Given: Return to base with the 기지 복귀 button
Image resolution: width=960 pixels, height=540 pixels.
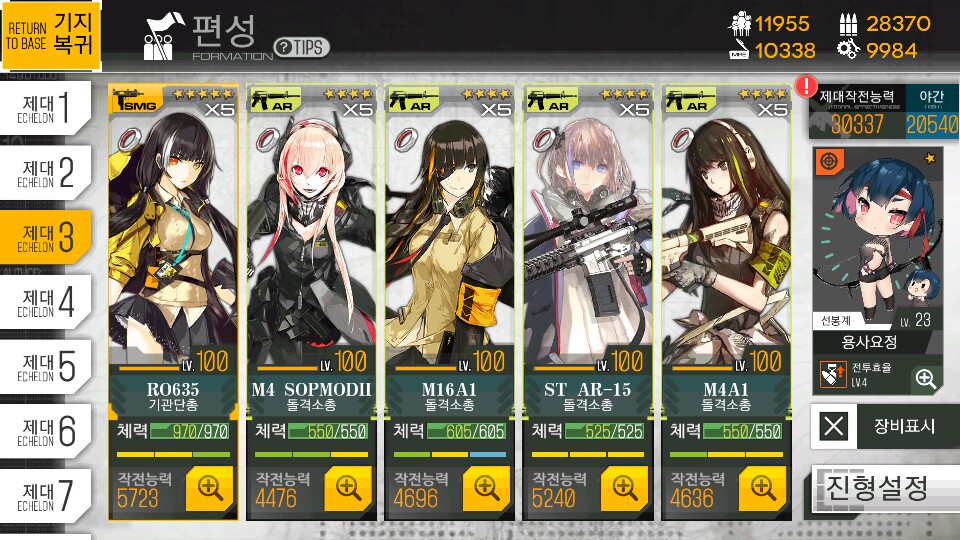Looking at the screenshot, I should pos(51,36).
